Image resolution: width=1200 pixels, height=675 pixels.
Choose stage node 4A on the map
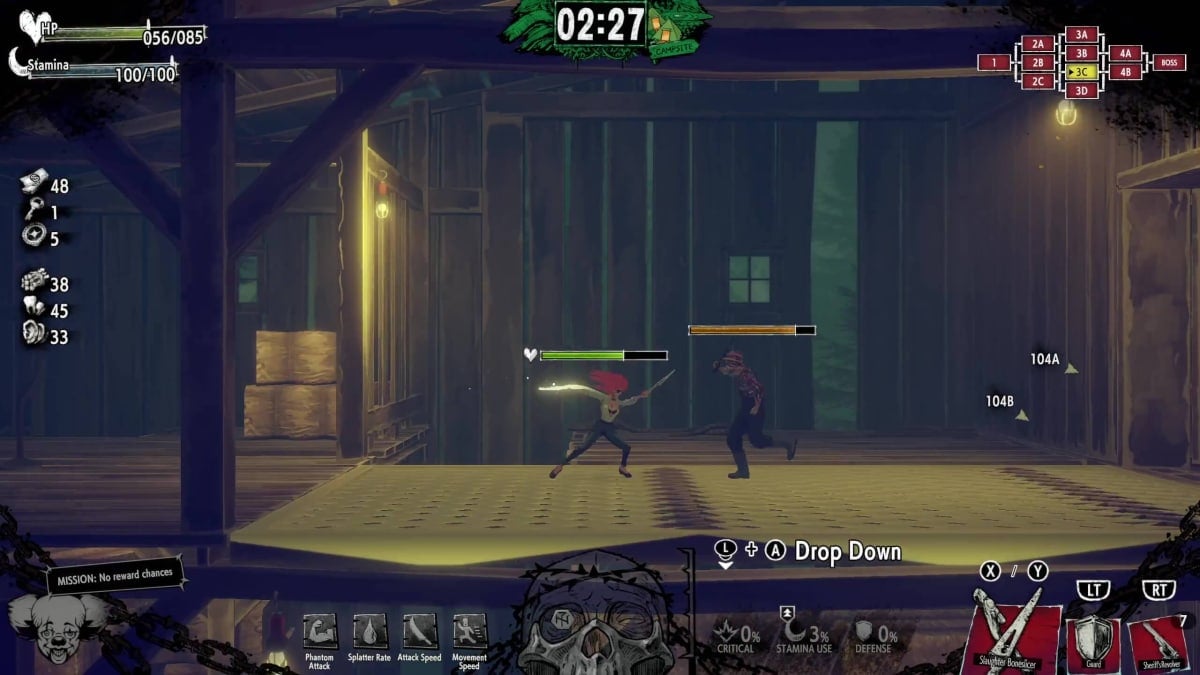1125,53
